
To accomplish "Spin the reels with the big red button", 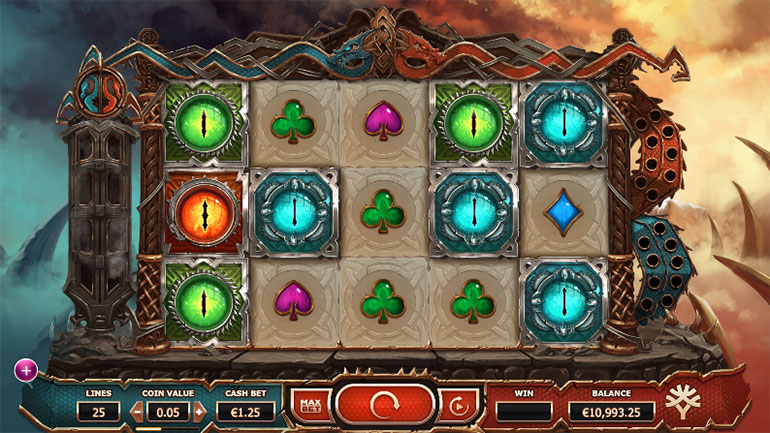I will coord(384,404).
